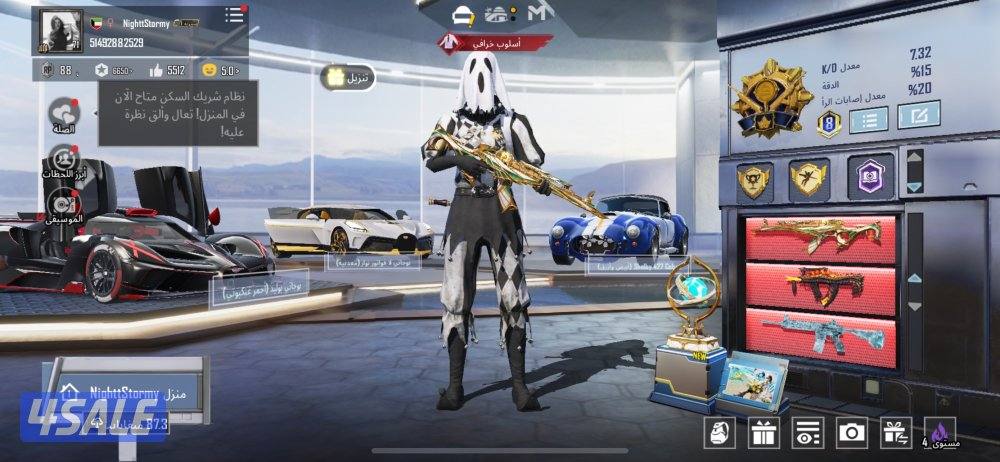The image size is (1000, 462).
Task: Open the gift exchange arrows icon
Action: coord(894,432)
